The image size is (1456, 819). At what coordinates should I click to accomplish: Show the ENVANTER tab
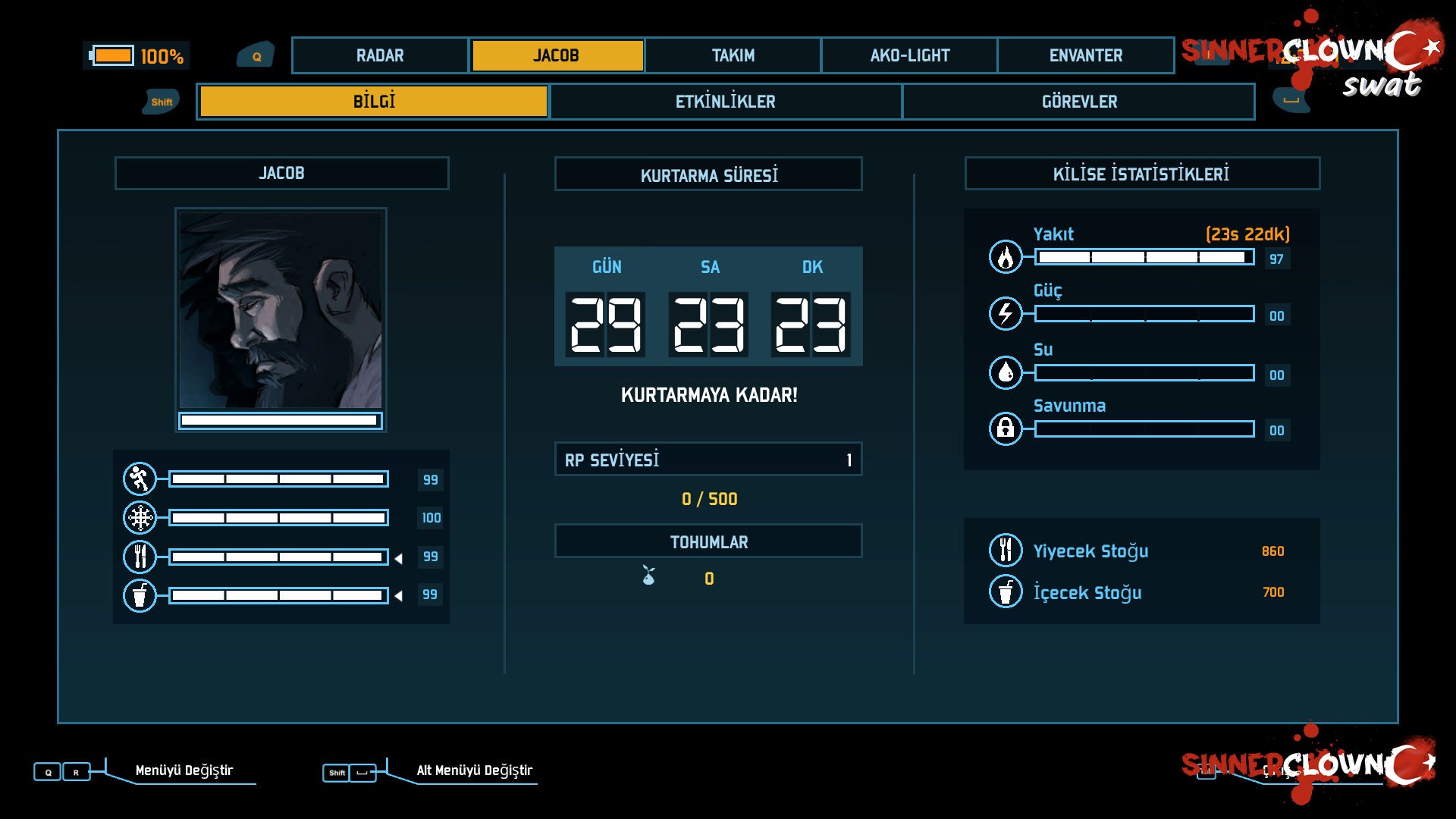pyautogui.click(x=1085, y=55)
